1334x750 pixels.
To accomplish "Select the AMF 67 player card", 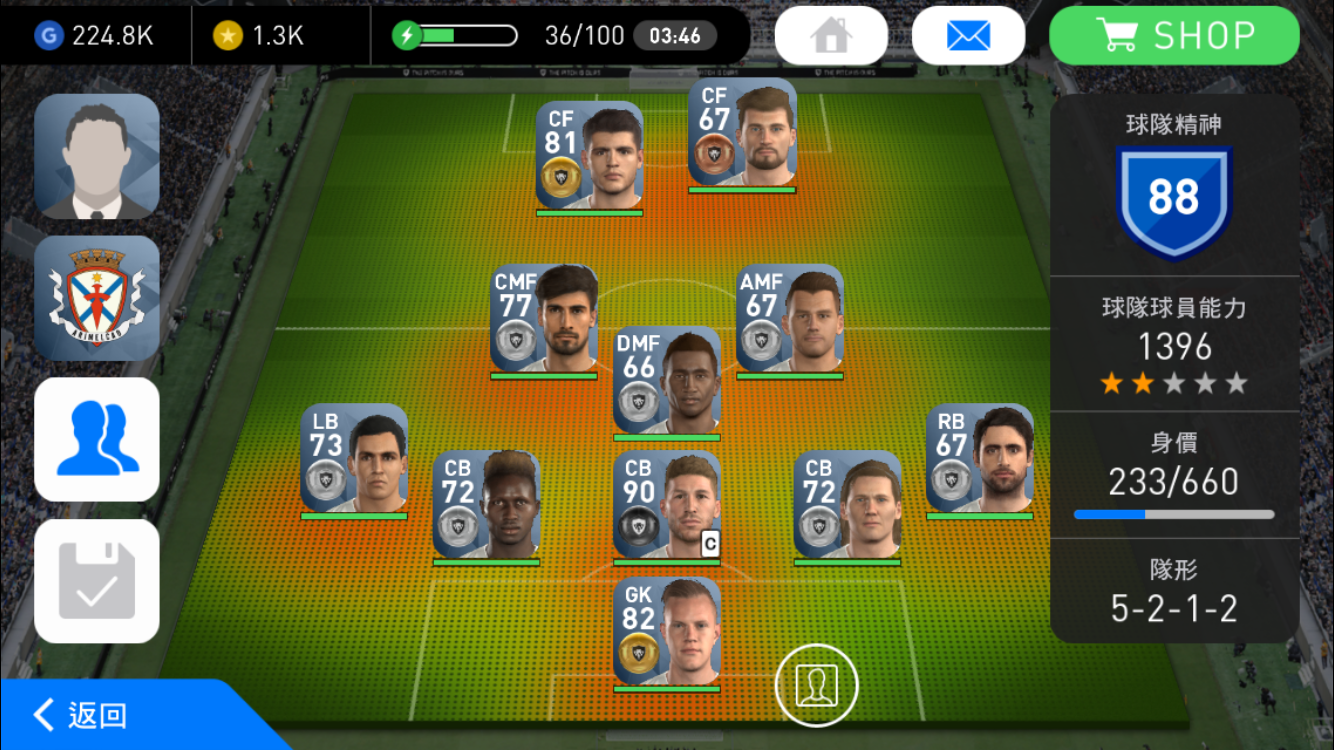I will coord(789,320).
